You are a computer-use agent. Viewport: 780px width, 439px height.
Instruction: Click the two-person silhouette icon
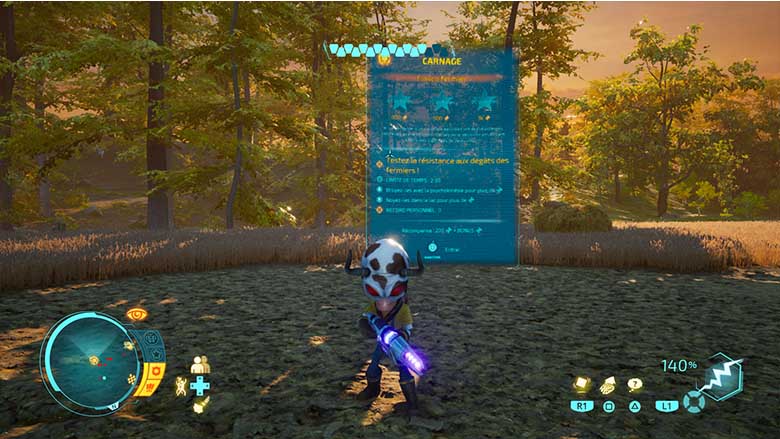pos(200,364)
